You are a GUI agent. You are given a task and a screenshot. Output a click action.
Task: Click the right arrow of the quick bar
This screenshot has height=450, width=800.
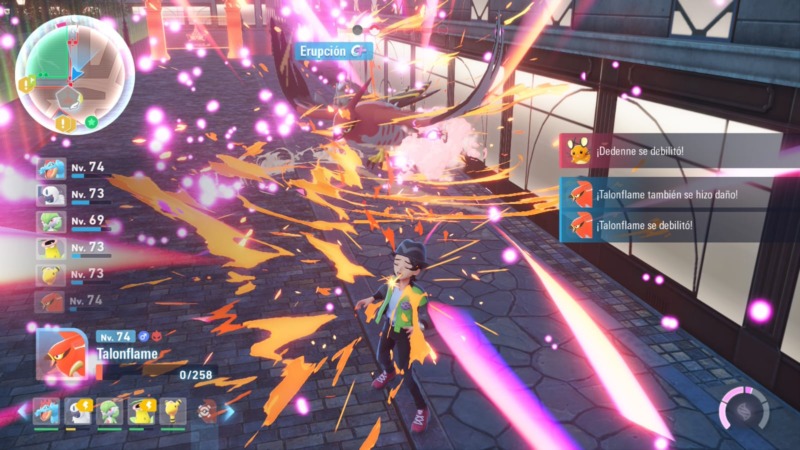(229, 411)
